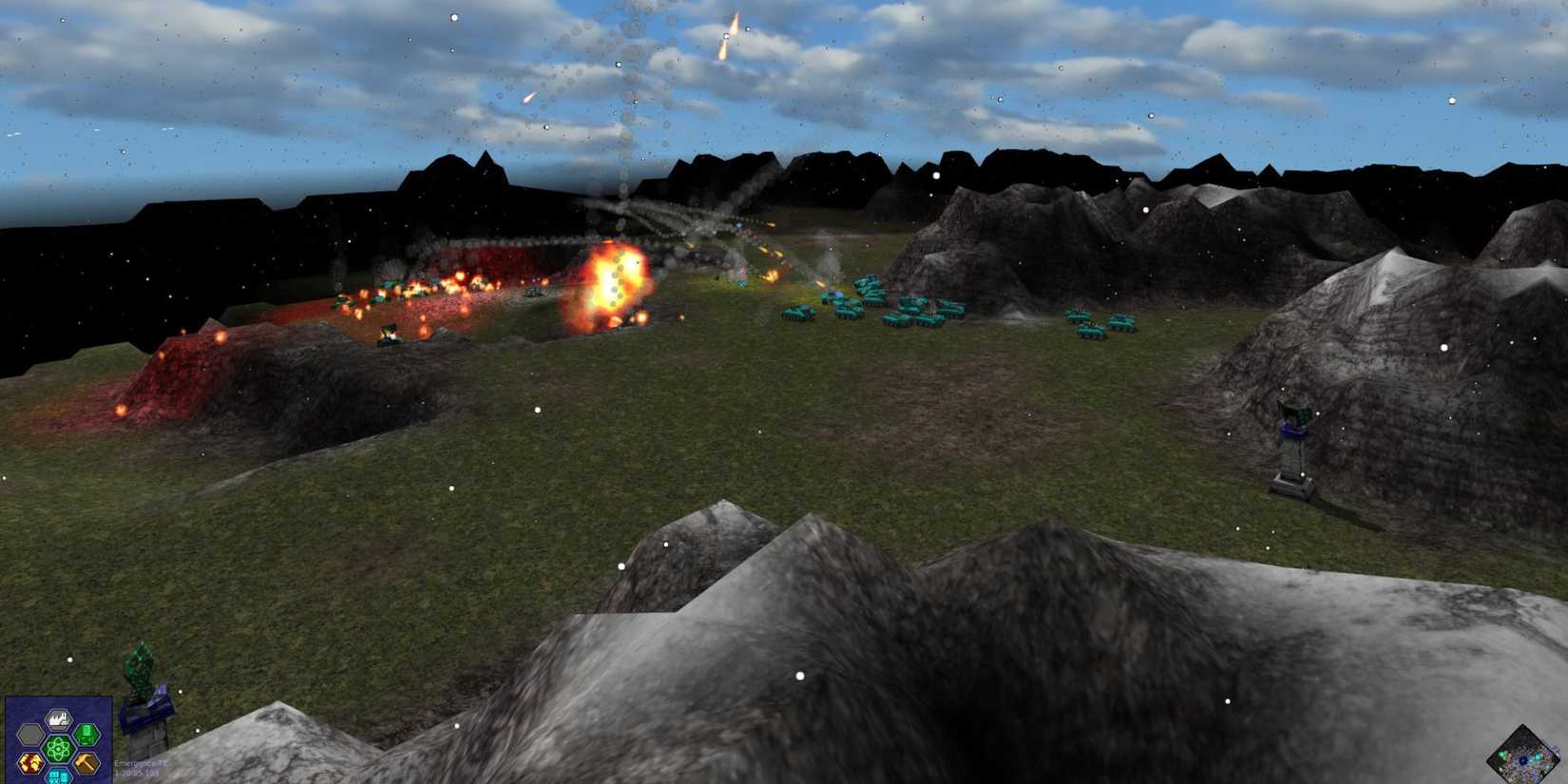Click the mission timer text below Emergence
The image size is (1568, 784).
point(137,774)
